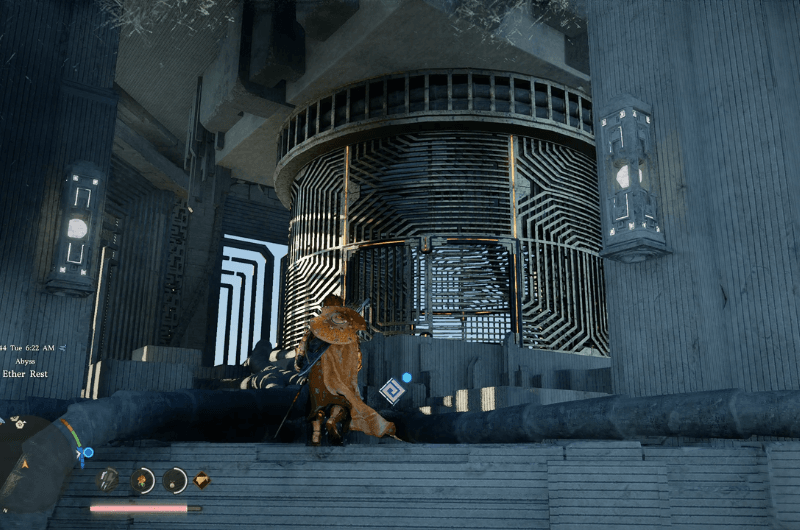
Task: Select the claw slash skill icon
Action: tap(108, 480)
